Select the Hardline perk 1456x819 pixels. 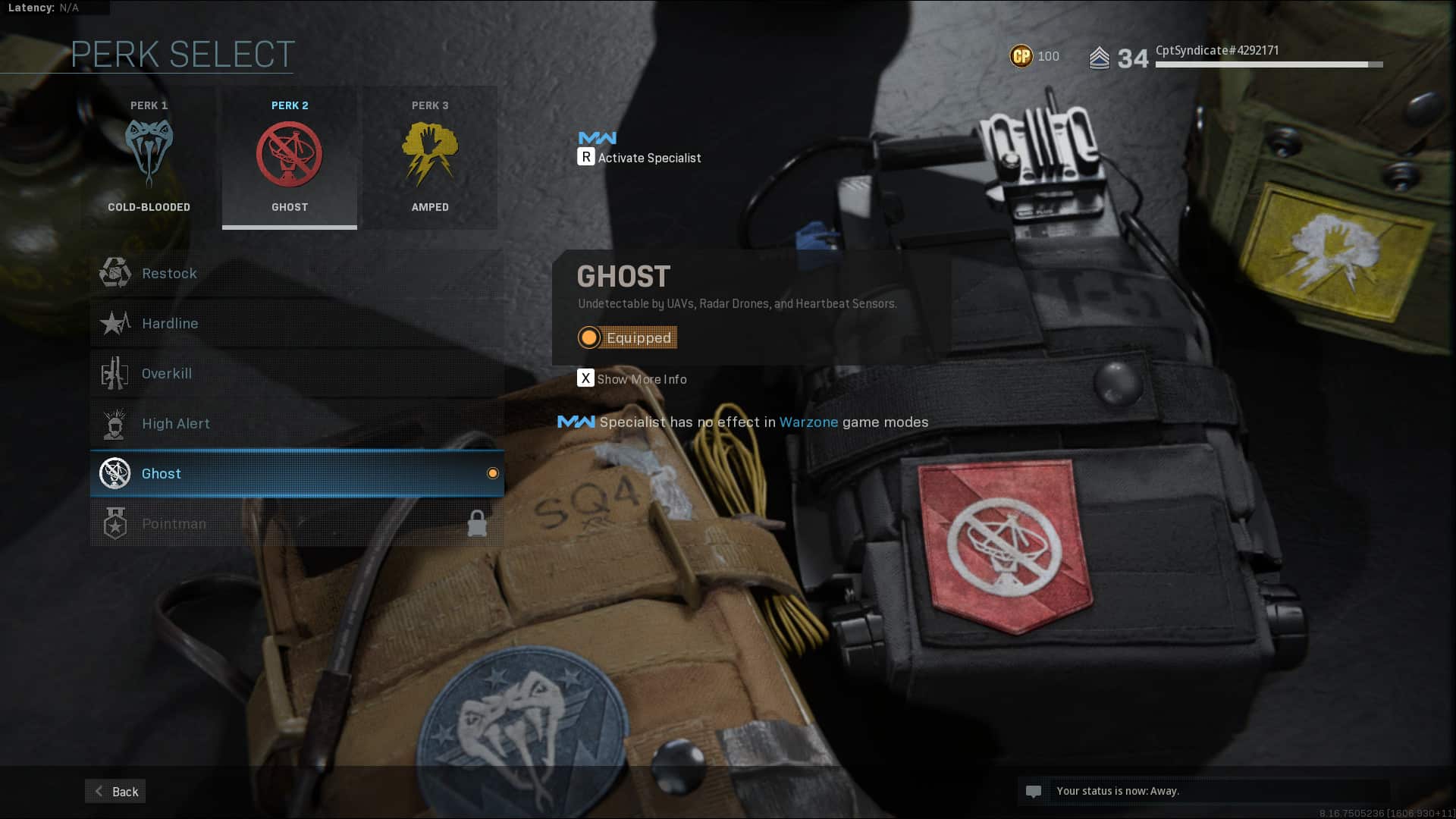pyautogui.click(x=297, y=324)
